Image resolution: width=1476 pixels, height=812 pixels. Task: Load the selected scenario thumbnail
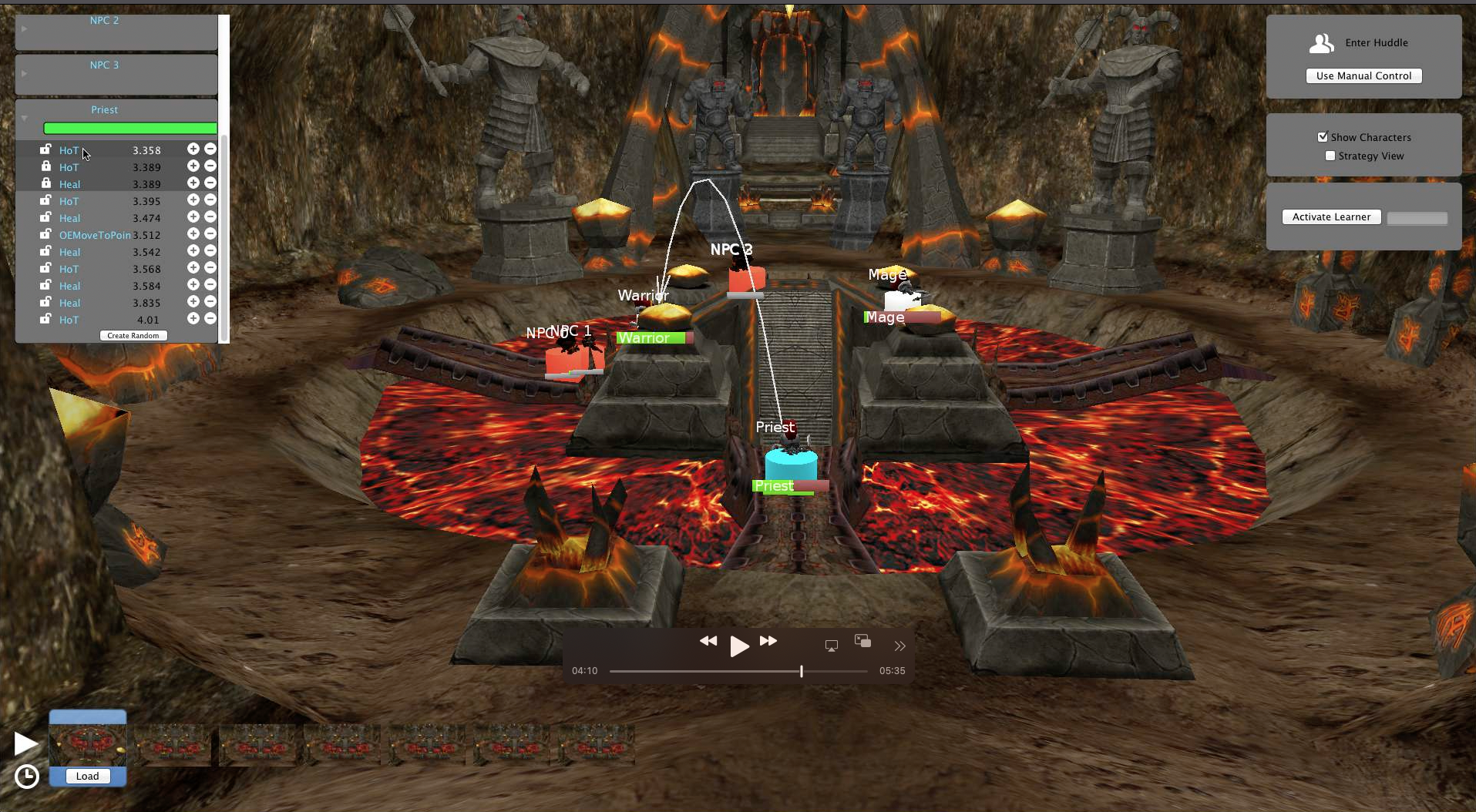[87, 776]
